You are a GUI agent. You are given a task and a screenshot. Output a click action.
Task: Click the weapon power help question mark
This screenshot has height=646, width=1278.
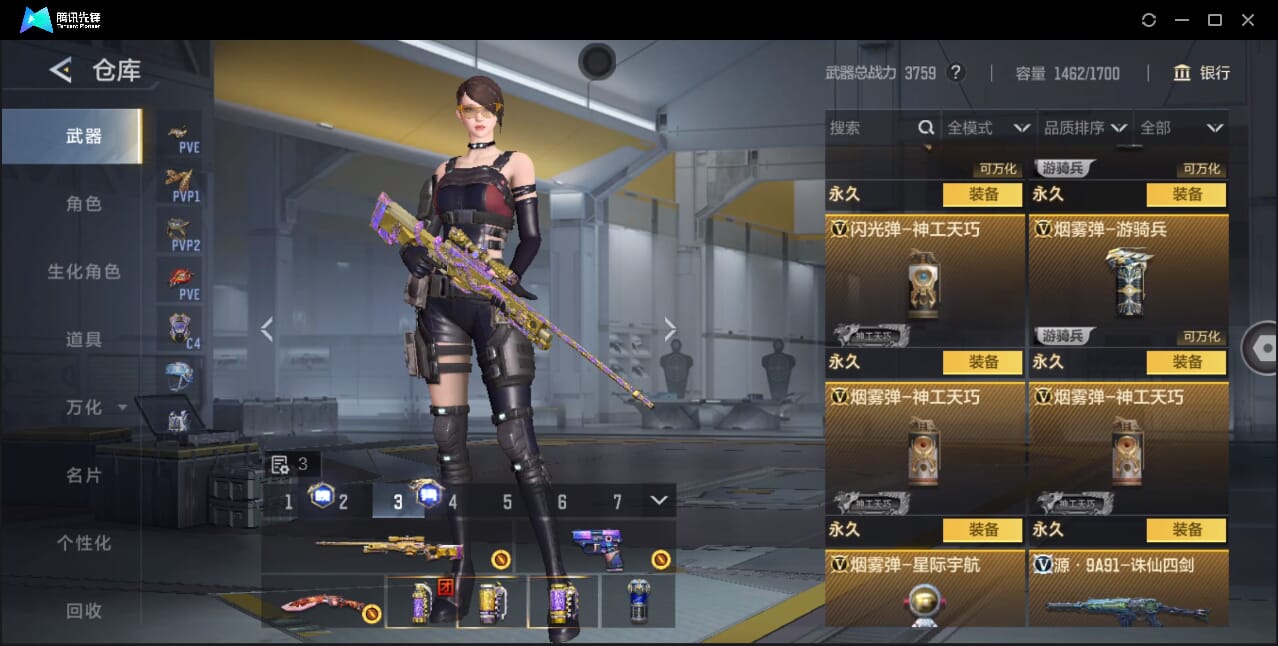point(956,73)
